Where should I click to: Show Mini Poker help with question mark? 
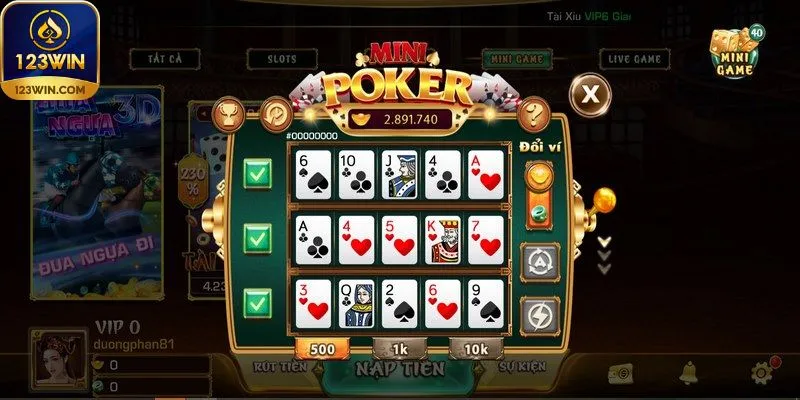point(536,113)
